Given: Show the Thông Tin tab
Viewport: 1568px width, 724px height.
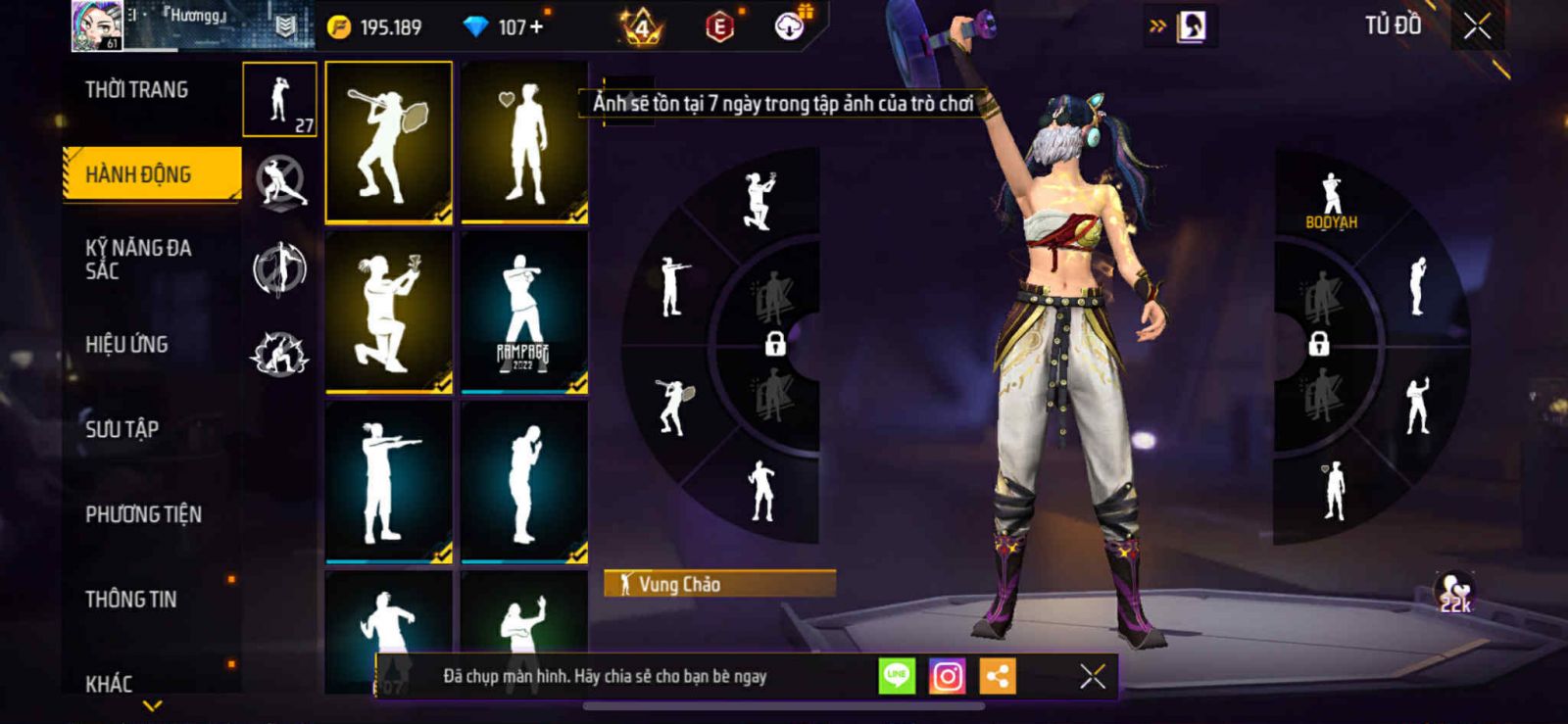Looking at the screenshot, I should [131, 599].
